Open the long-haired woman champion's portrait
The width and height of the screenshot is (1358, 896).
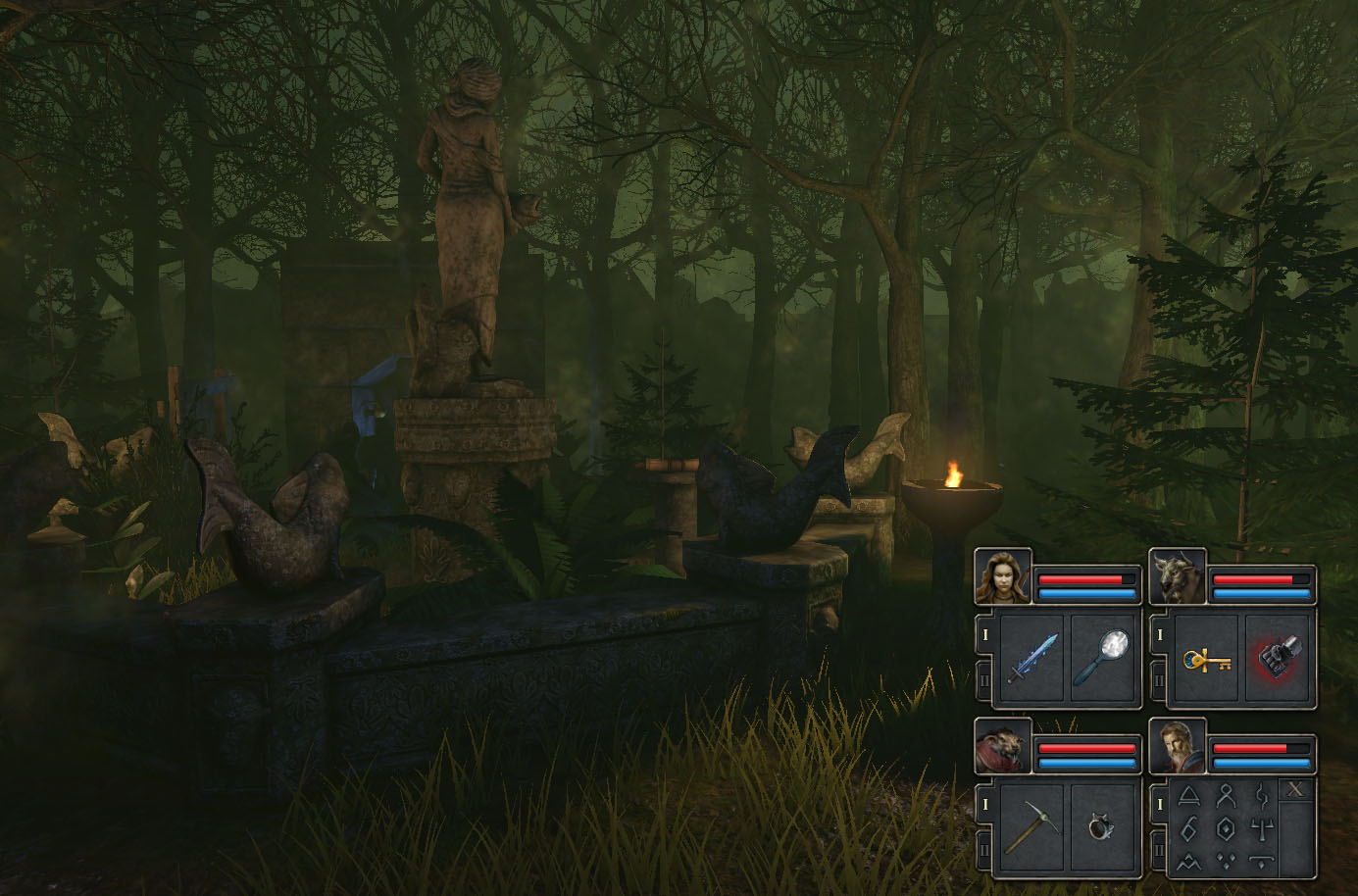tap(1003, 576)
